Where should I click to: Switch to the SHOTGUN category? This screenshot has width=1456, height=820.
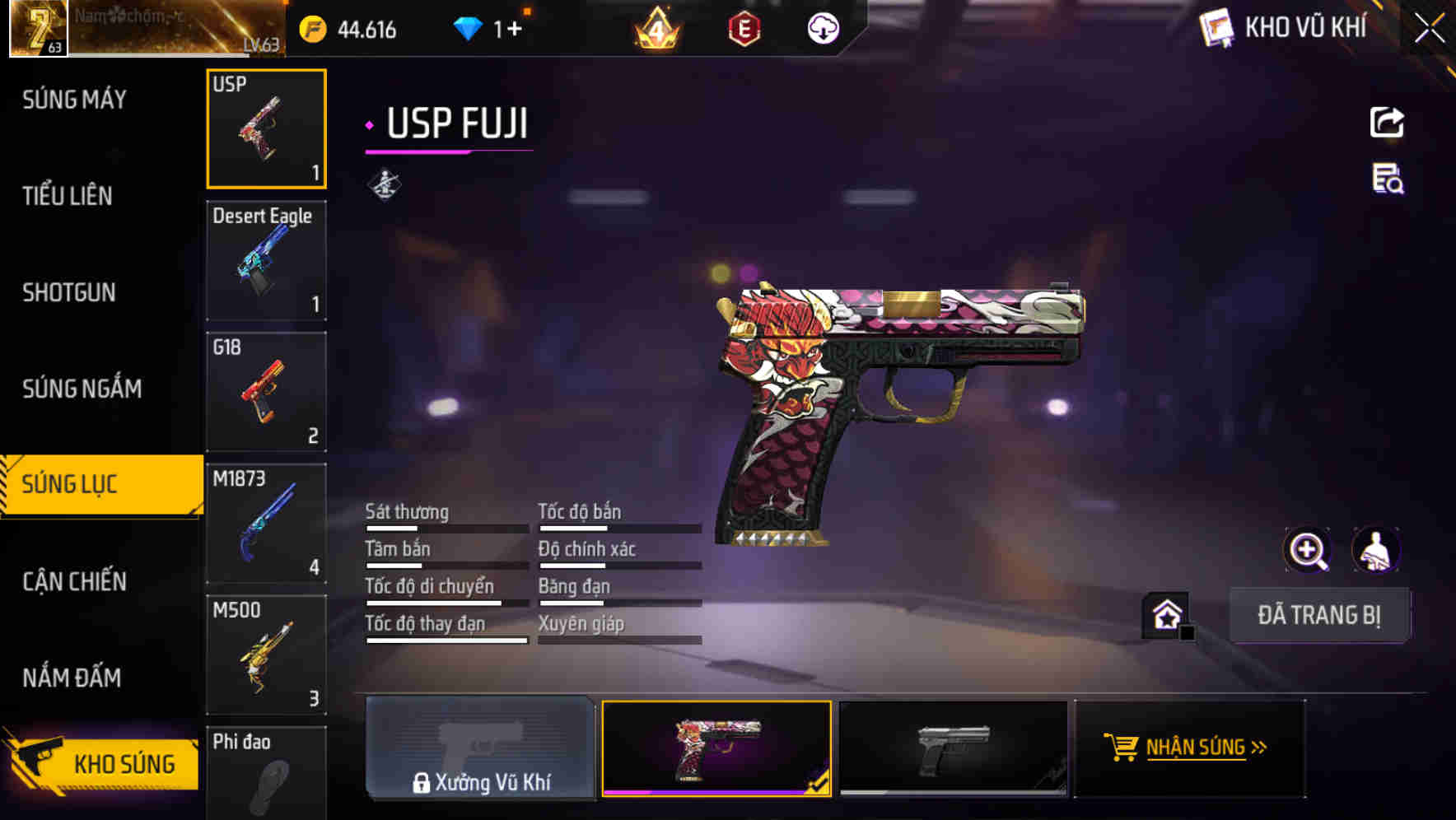pos(68,292)
